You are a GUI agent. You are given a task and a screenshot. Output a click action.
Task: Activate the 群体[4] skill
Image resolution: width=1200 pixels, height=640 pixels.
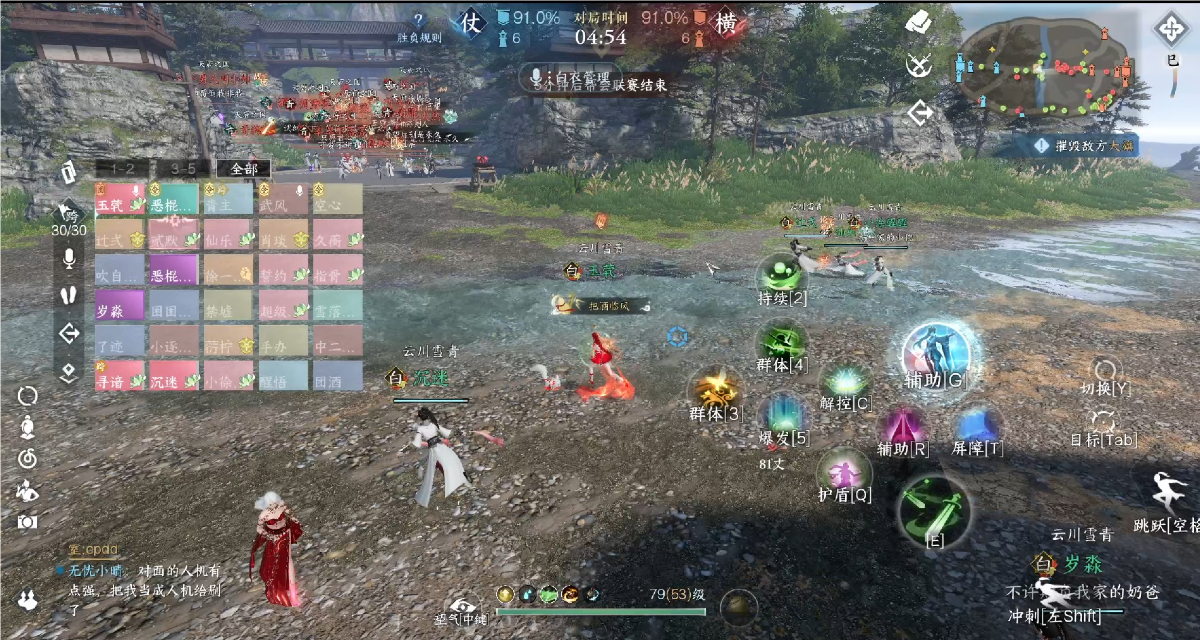click(x=782, y=342)
